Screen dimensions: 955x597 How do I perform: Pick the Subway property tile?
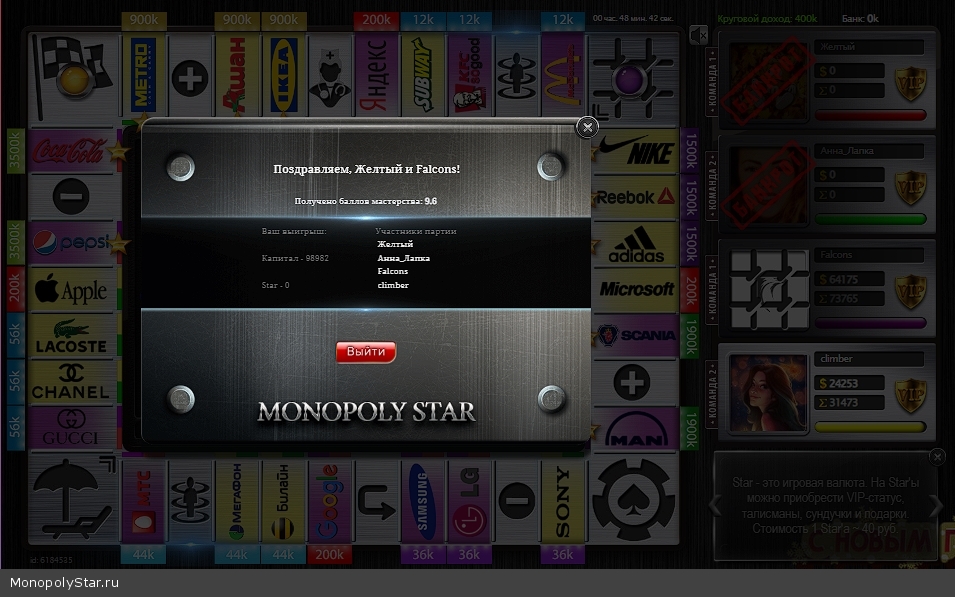[422, 75]
